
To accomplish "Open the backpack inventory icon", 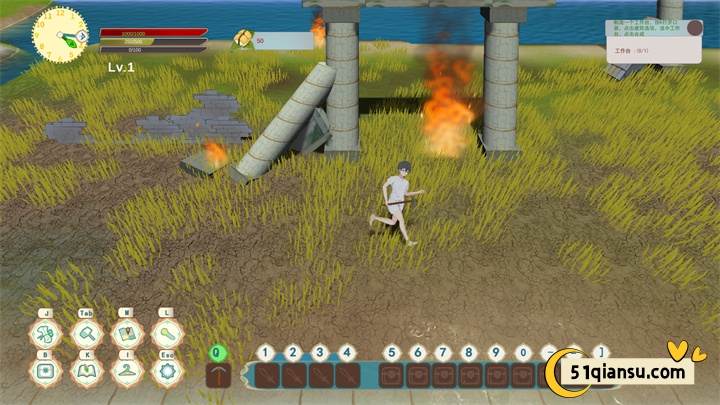I will (x=45, y=371).
